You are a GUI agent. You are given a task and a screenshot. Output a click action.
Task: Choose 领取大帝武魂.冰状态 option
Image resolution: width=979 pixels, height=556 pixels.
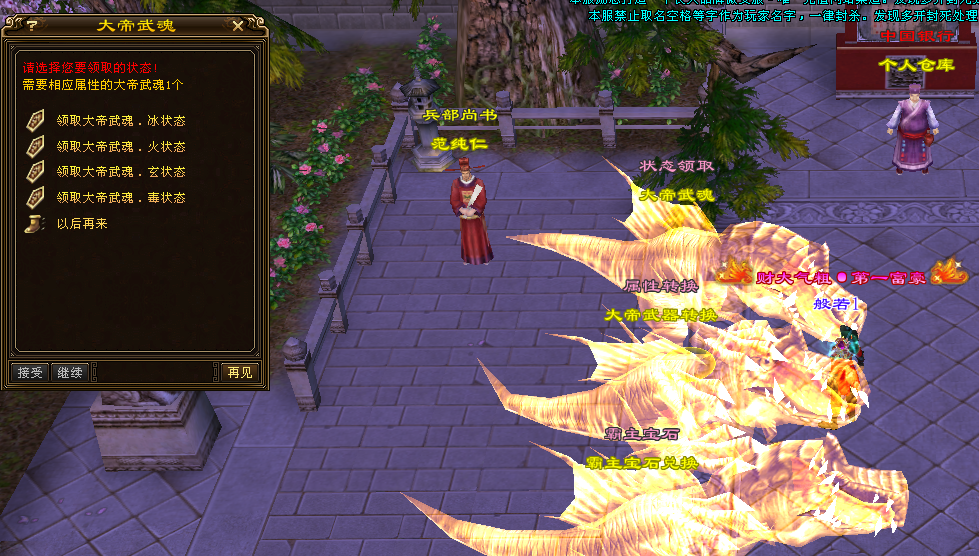(120, 121)
